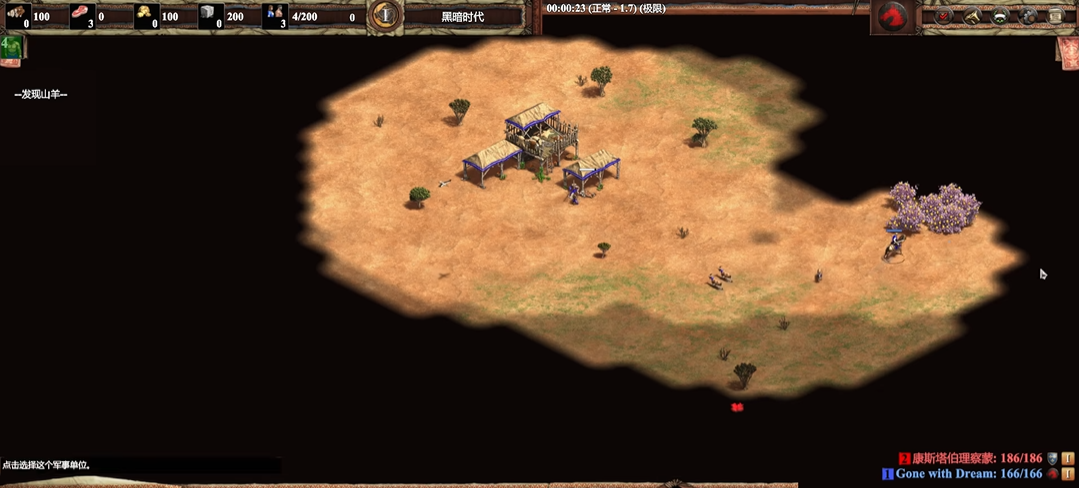
Task: Click the food resource icon
Action: [x=82, y=14]
